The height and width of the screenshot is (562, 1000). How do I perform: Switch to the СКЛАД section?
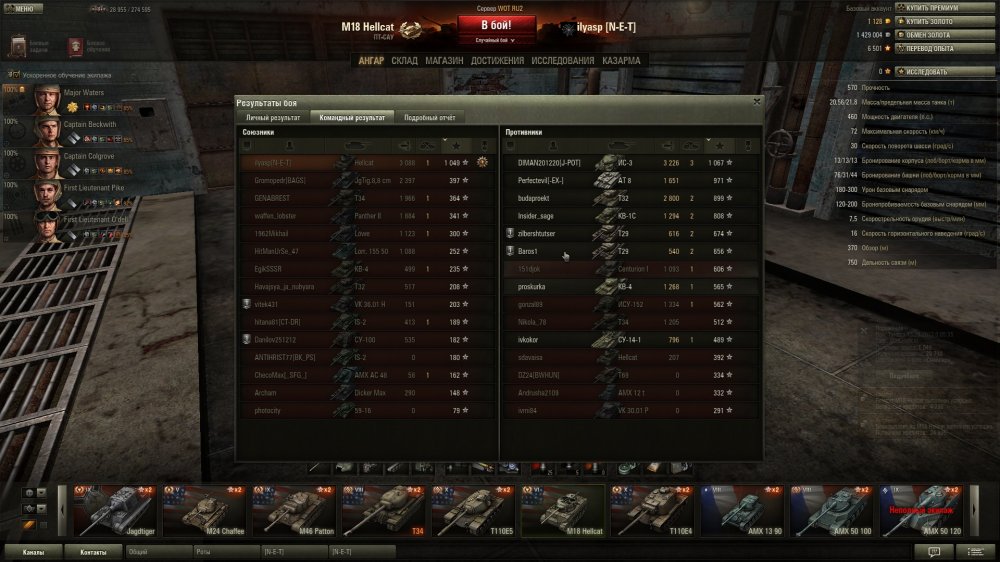point(404,61)
